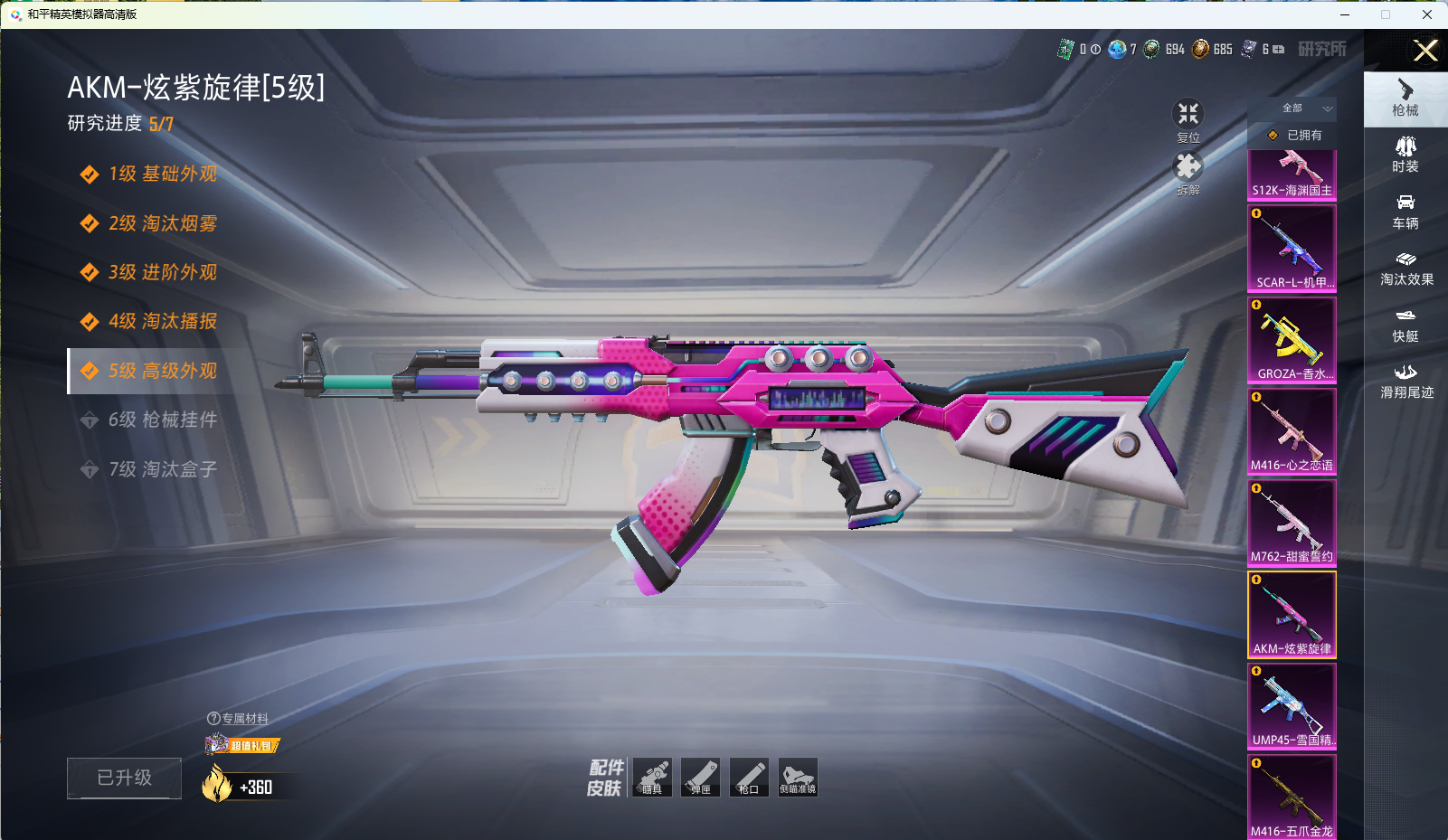Screen dimensions: 1448x840
Task: View the 6级 枪械挂件 locked level
Action: tap(162, 420)
